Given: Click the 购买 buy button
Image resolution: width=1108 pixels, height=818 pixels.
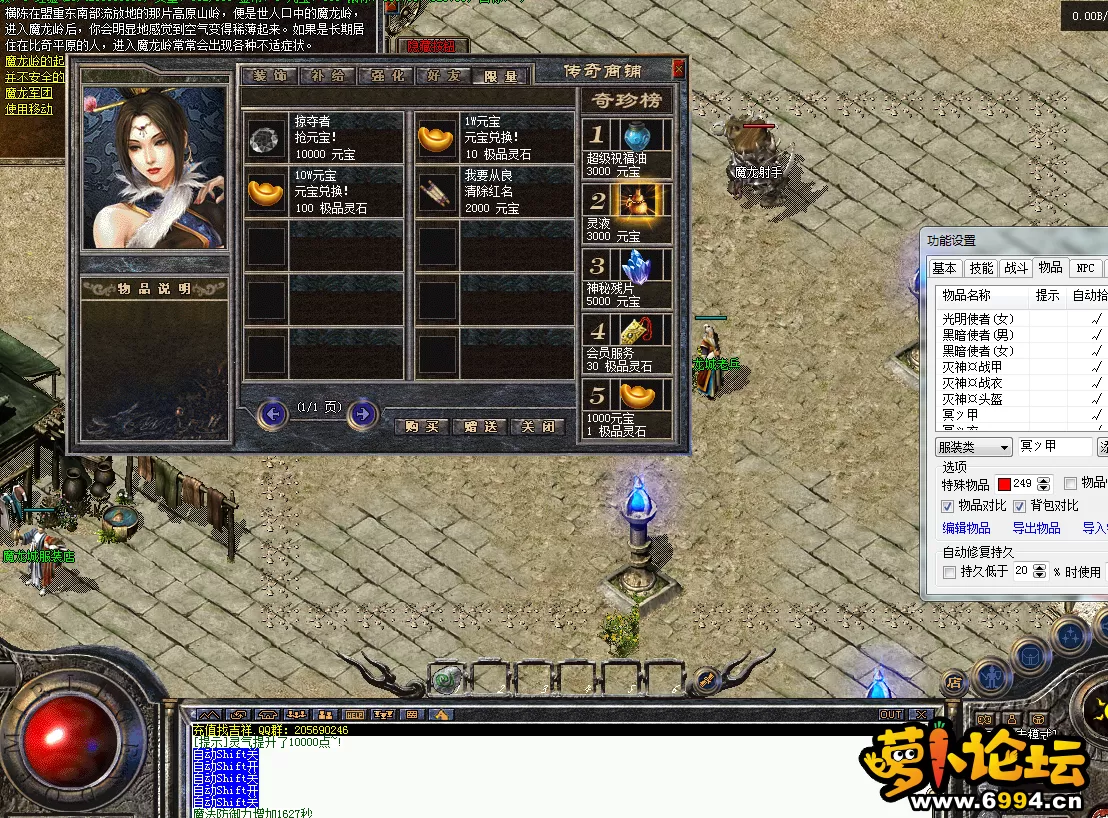Looking at the screenshot, I should coord(422,426).
